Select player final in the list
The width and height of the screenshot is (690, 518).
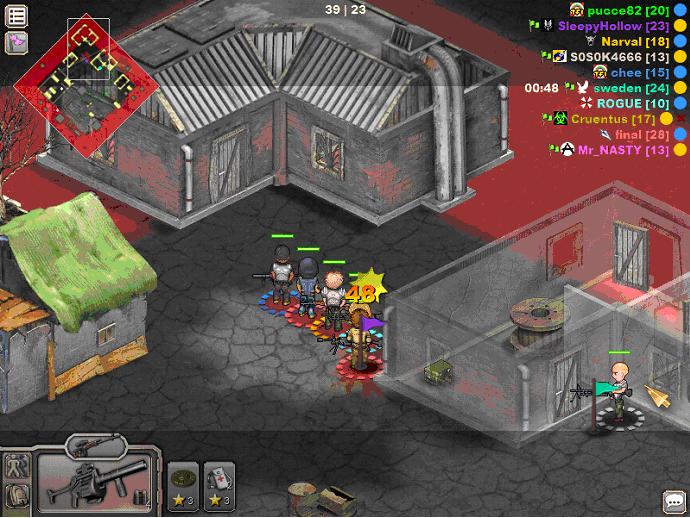coord(641,134)
